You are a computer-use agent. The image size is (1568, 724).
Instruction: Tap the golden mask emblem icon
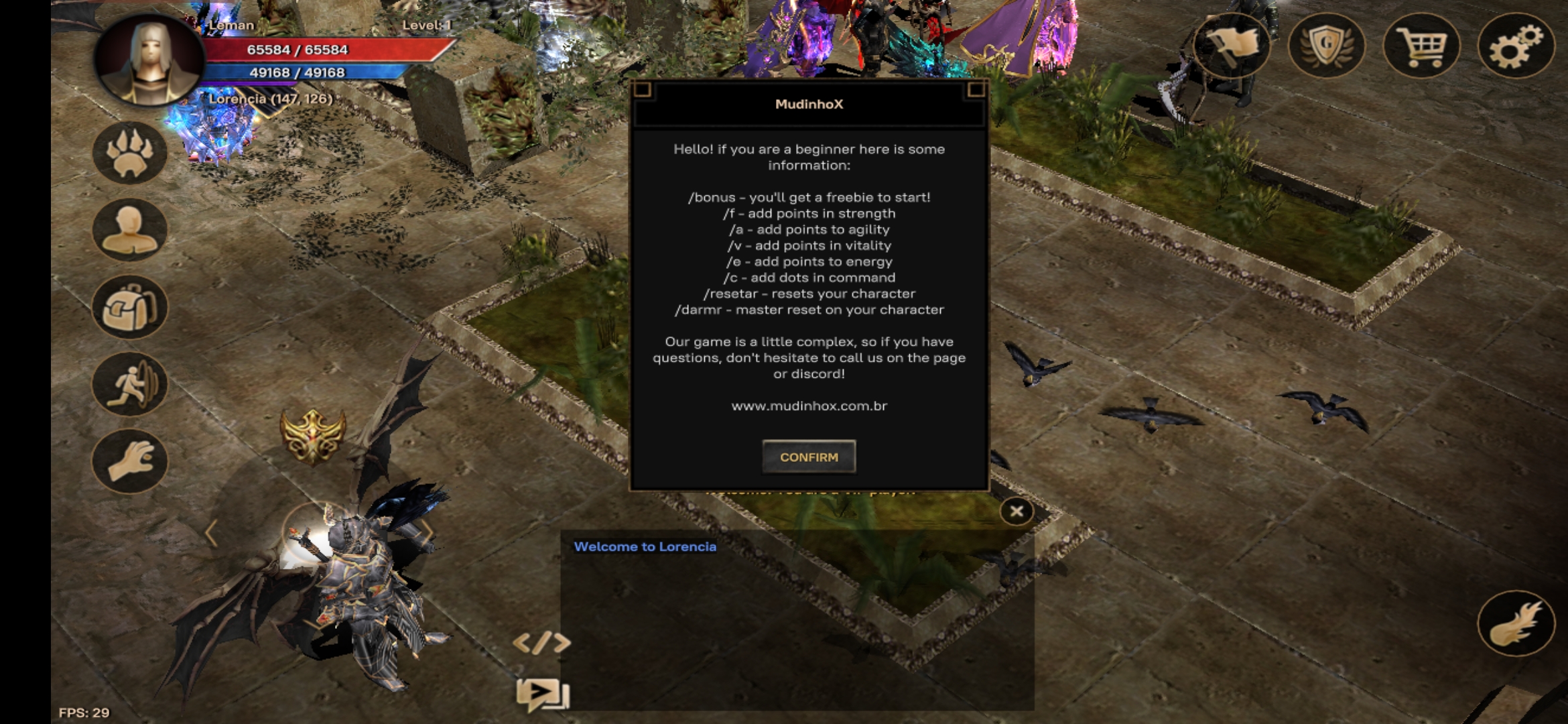[x=313, y=436]
